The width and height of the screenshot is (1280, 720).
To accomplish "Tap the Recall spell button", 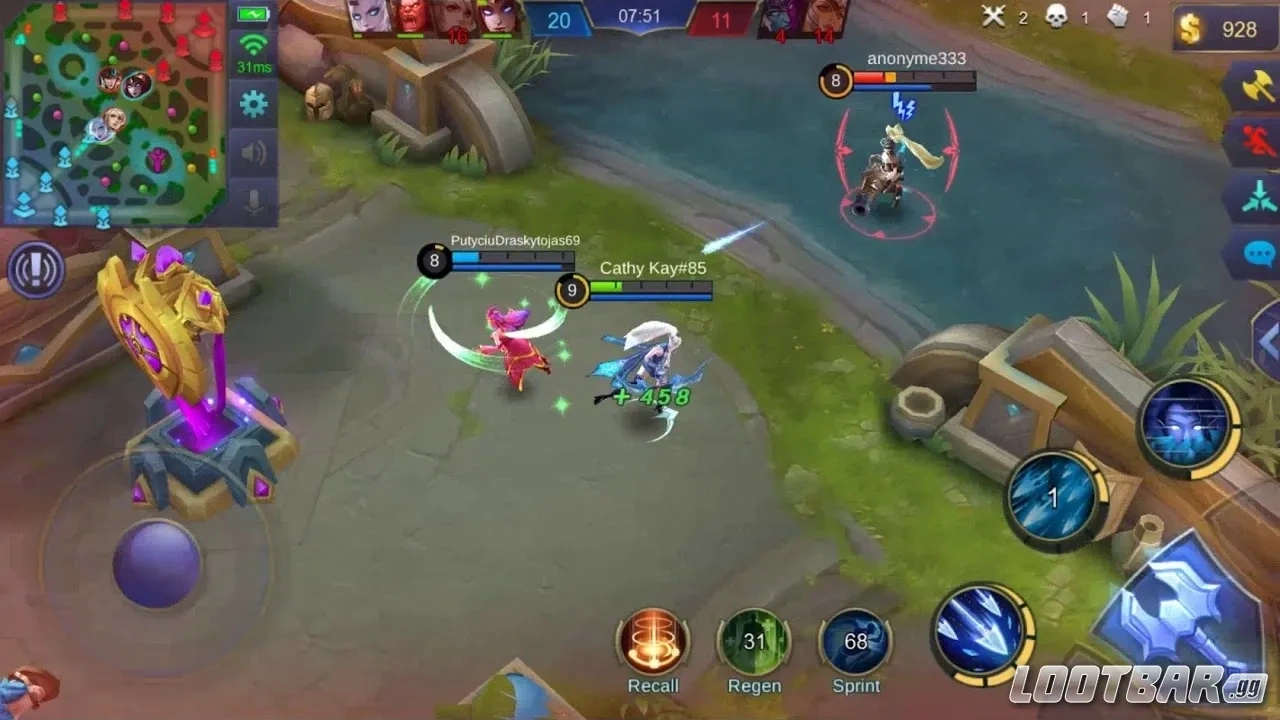I will coord(653,641).
